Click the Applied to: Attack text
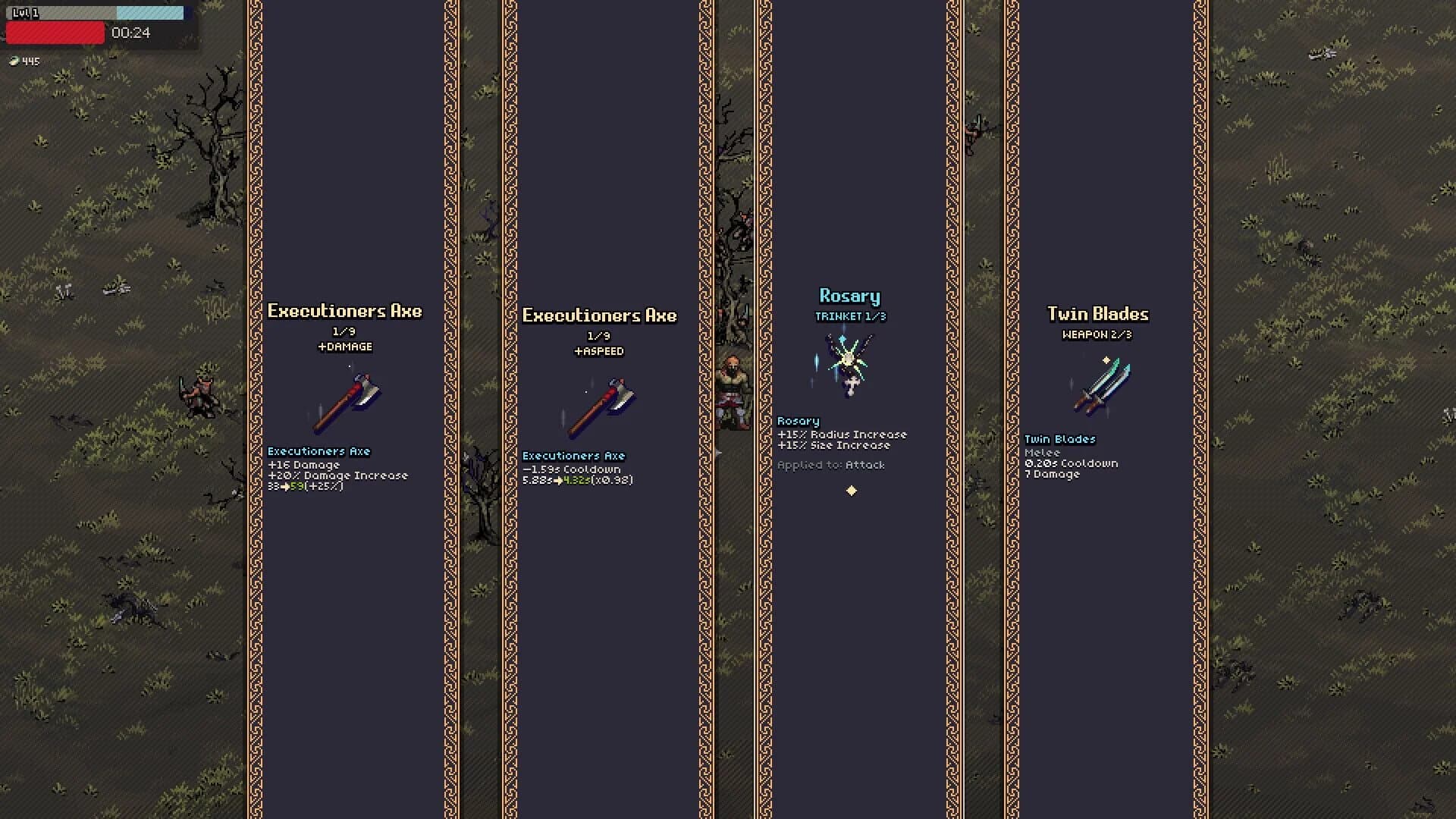Screen dimensions: 1456x819 coord(831,465)
